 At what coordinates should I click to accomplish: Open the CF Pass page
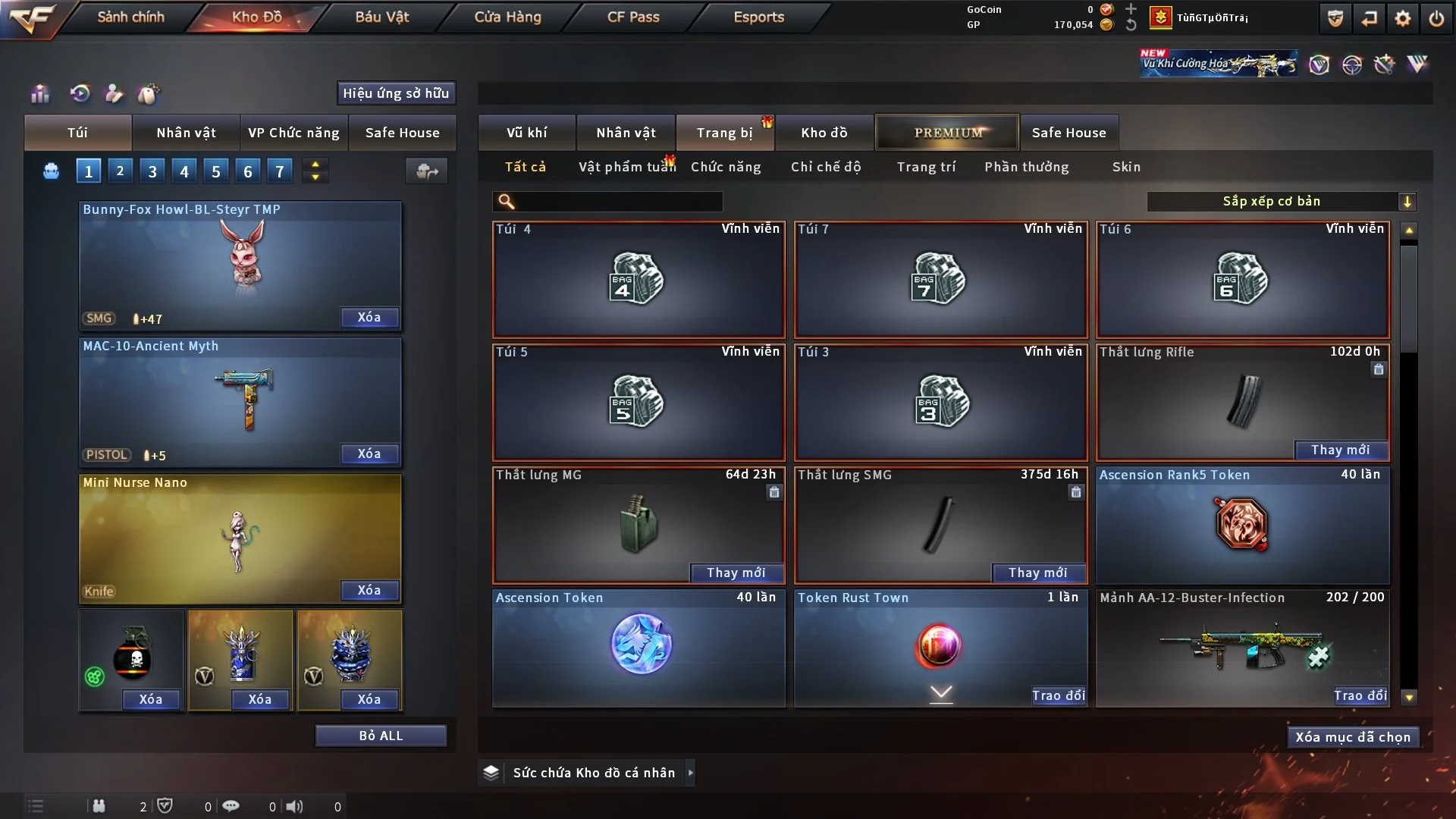click(x=633, y=17)
